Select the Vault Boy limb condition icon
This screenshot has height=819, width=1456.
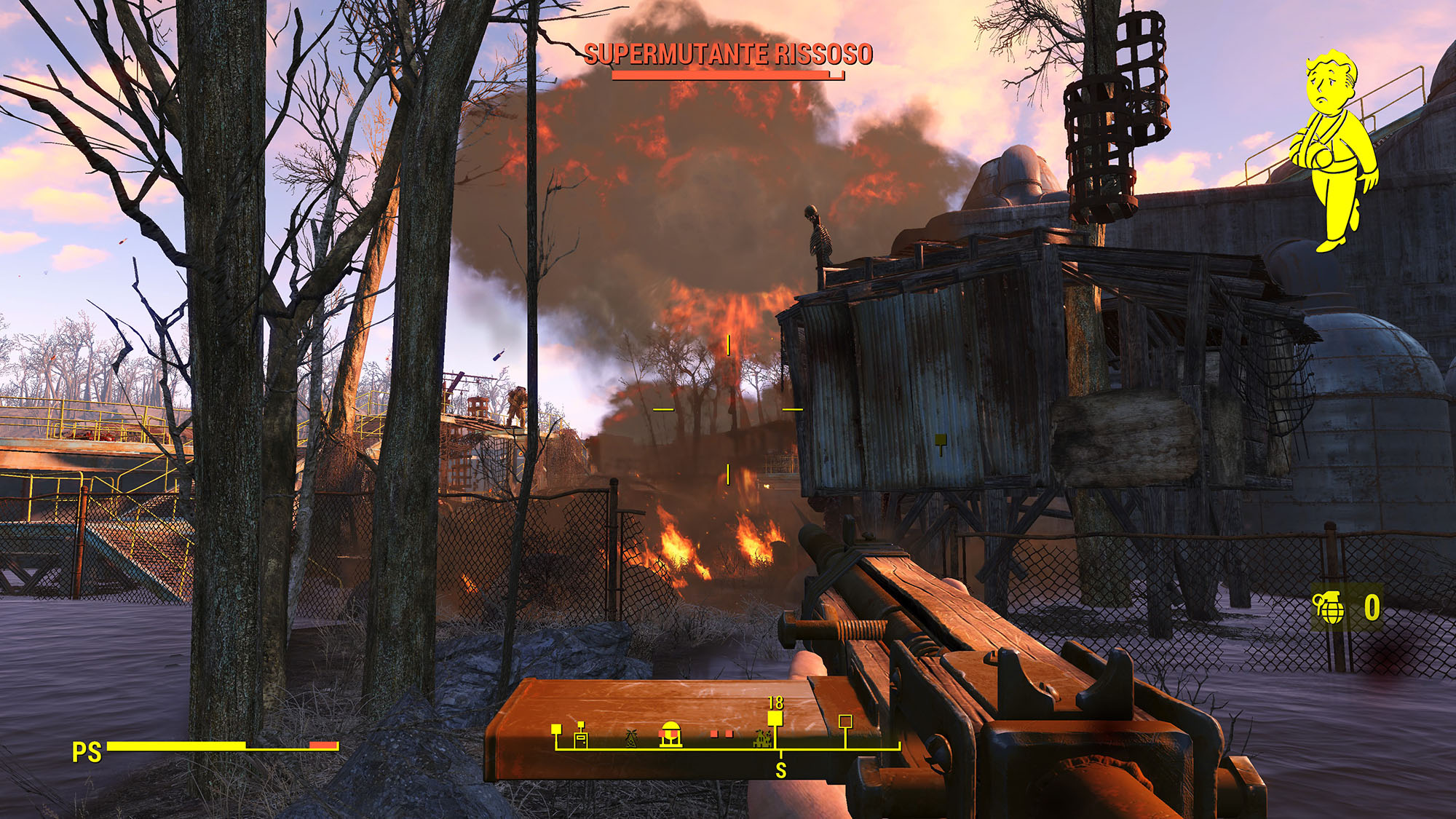(x=1332, y=149)
